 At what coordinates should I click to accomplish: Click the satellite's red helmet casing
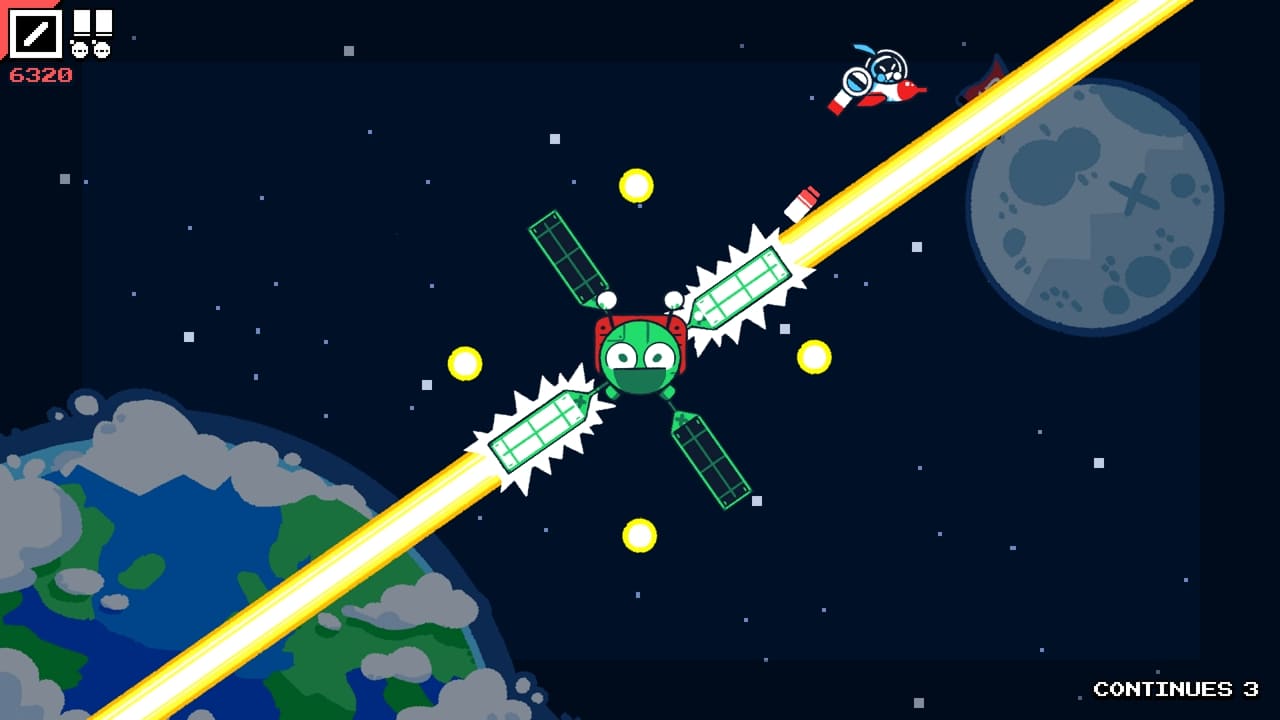click(x=640, y=315)
